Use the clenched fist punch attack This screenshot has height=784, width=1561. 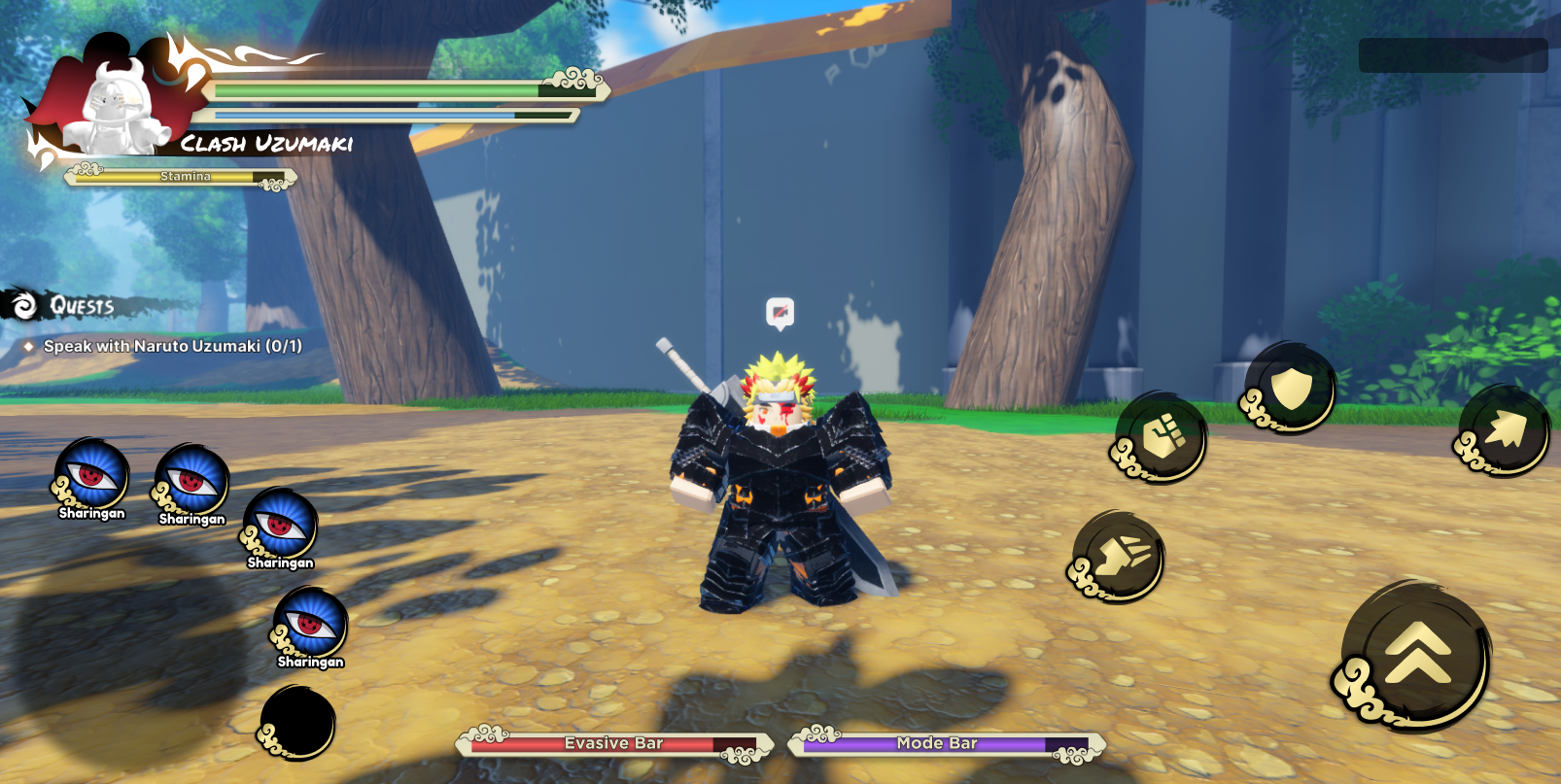(x=1162, y=437)
